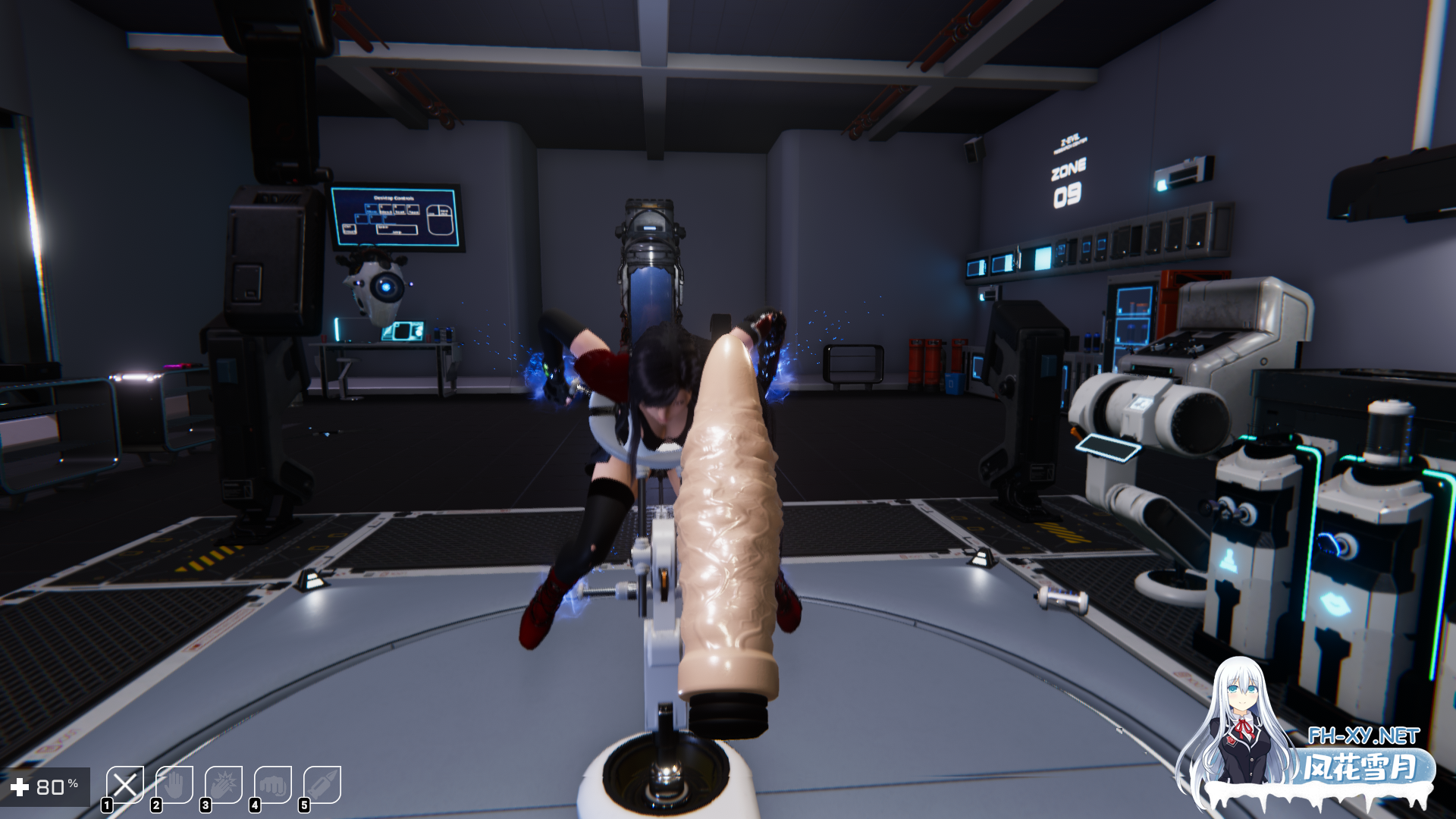Screen dimensions: 1456x819
Task: Select the fist punch action slot
Action: 273,785
